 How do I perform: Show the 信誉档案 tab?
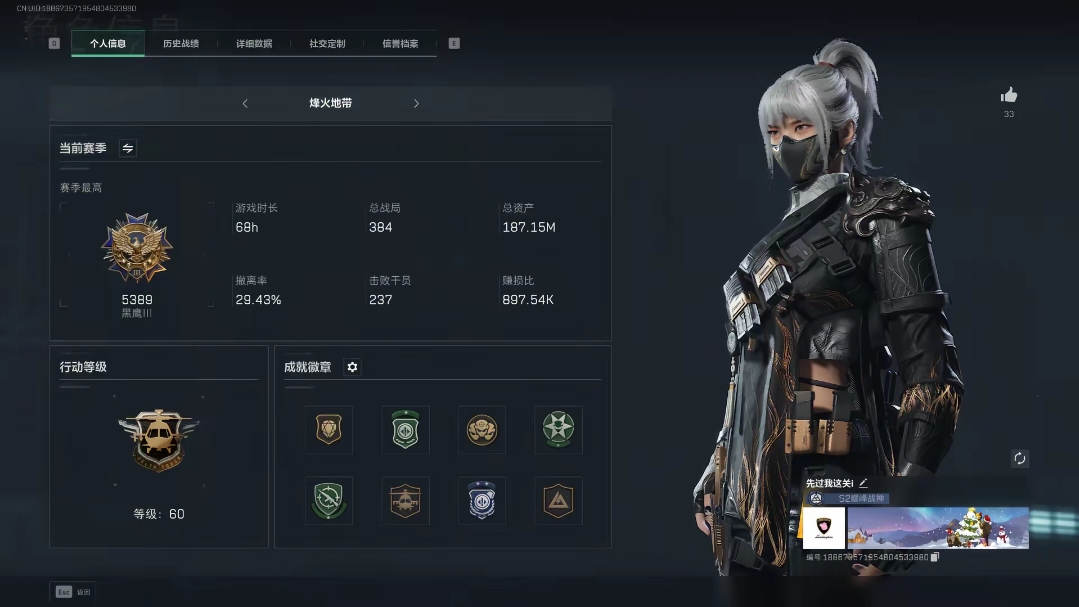[400, 44]
